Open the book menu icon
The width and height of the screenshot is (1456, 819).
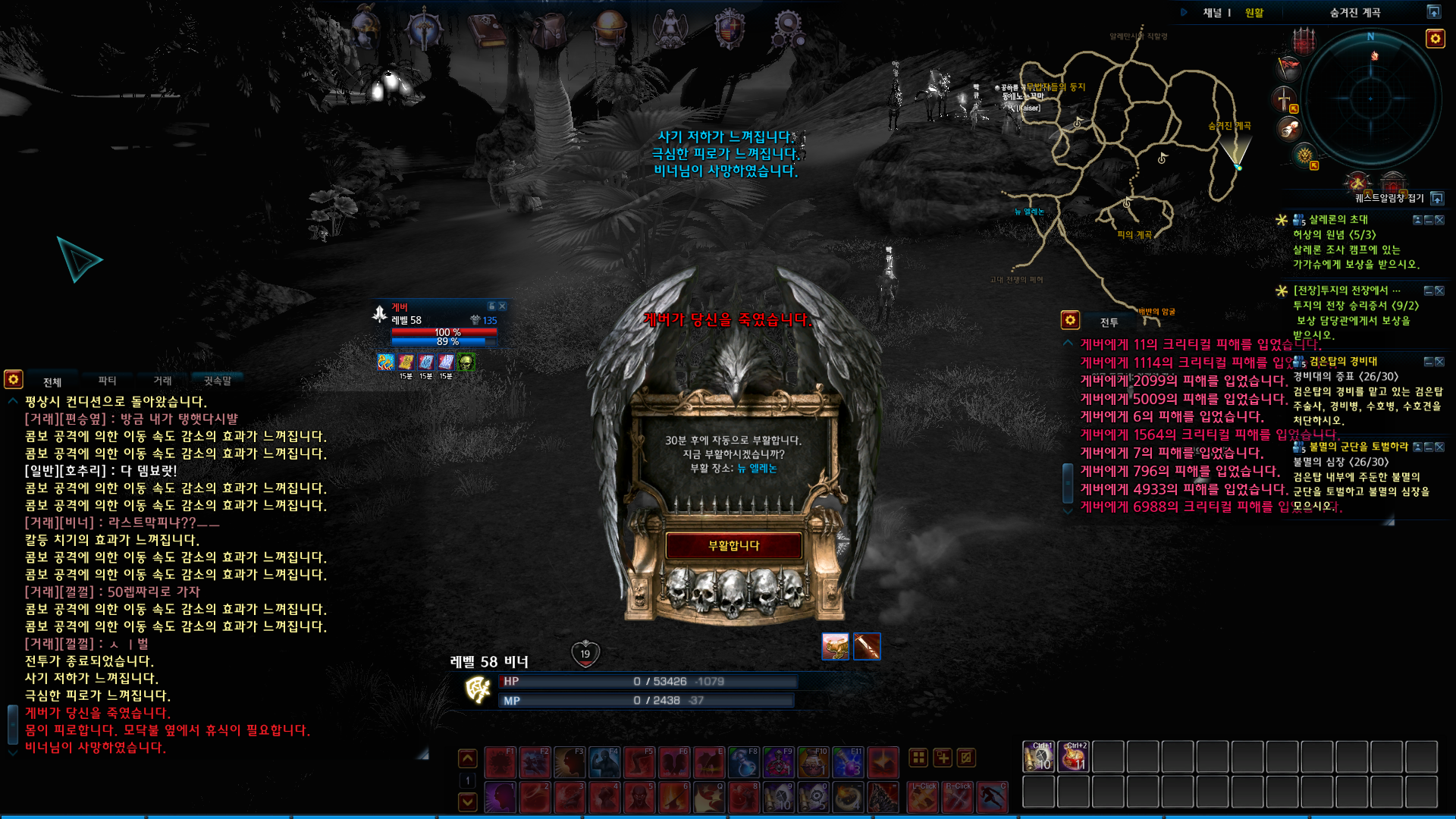487,29
